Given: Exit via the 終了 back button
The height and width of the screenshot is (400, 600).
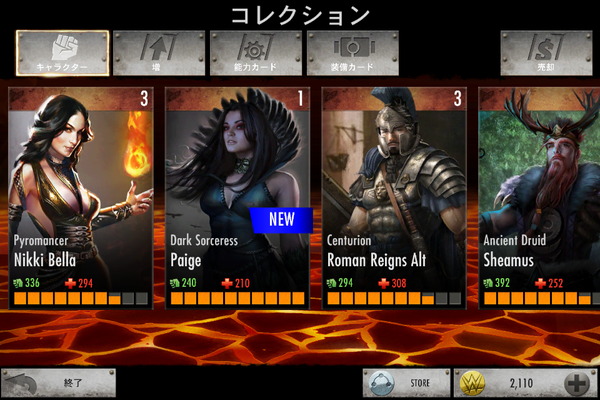Looking at the screenshot, I should pos(58,383).
